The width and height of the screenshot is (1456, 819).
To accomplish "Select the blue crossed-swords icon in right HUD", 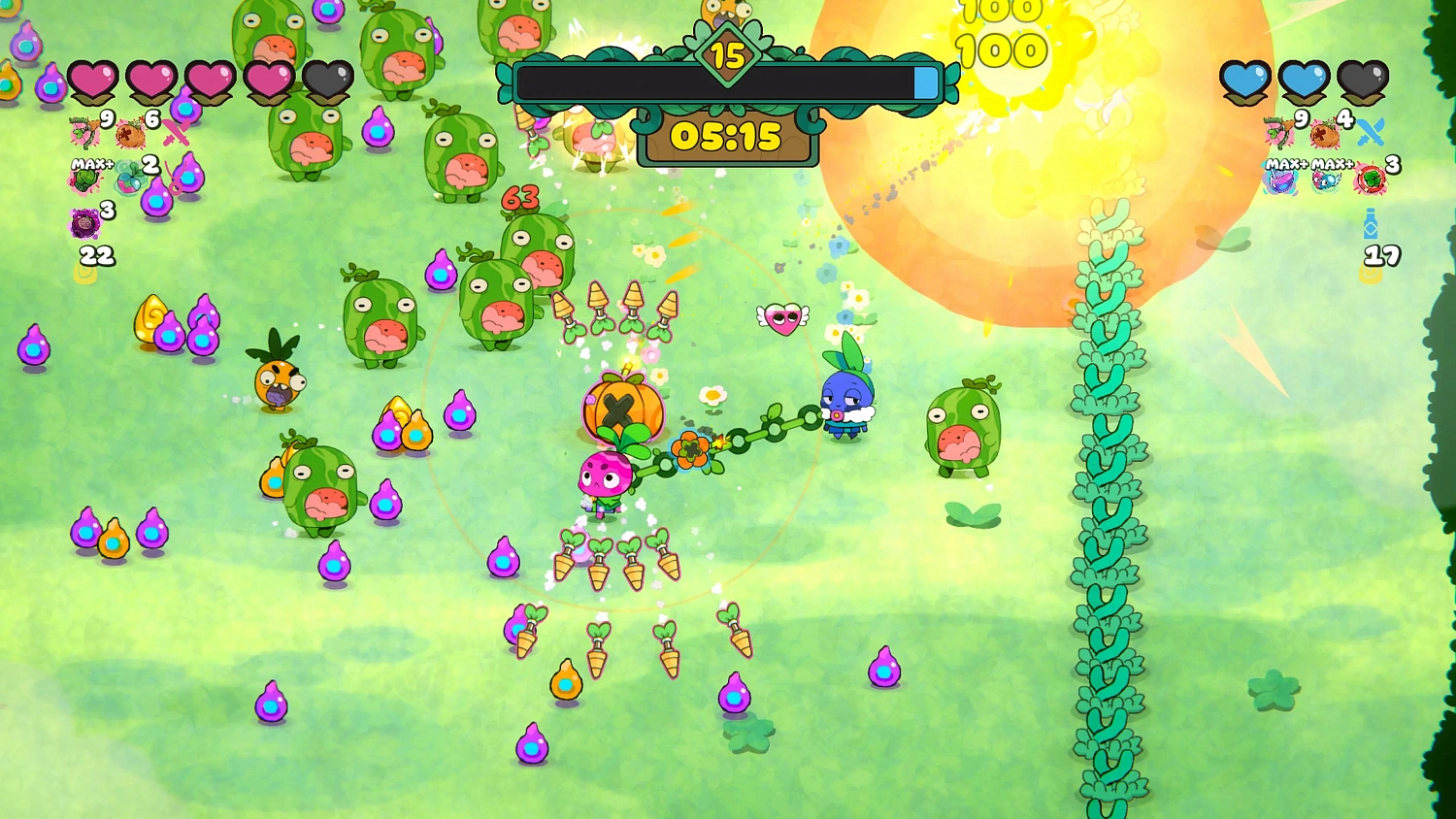I will coord(1371,130).
